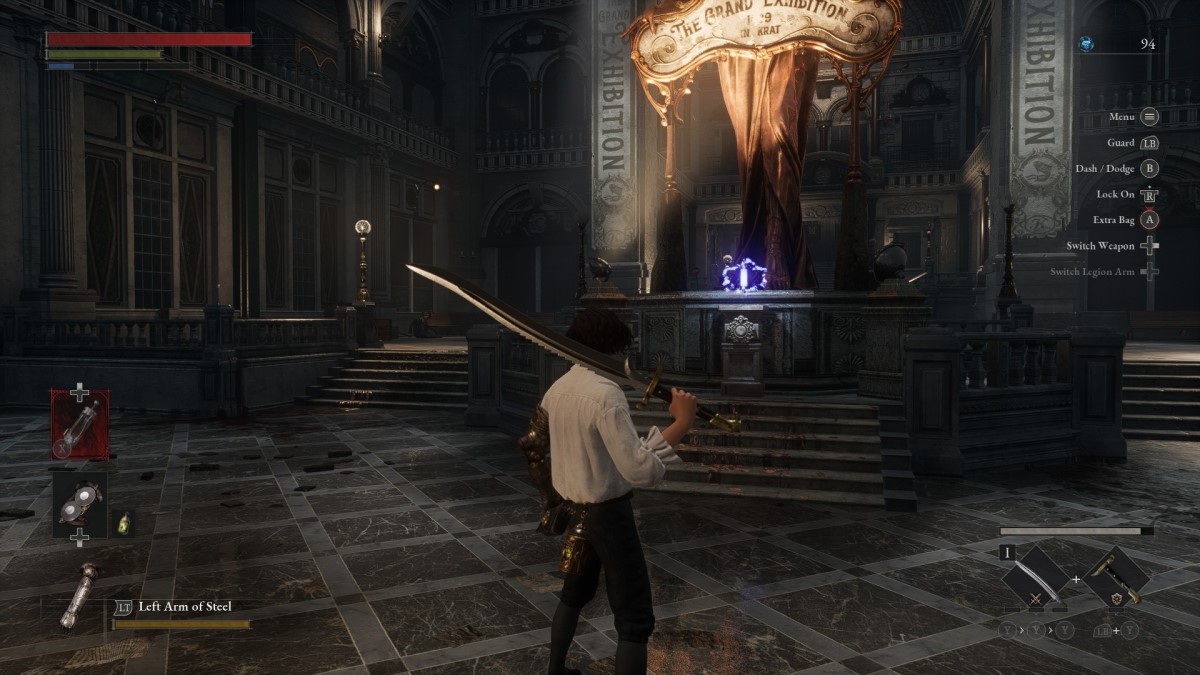1200x675 pixels.
Task: Click the small yellow bottle item icon
Action: 124,522
